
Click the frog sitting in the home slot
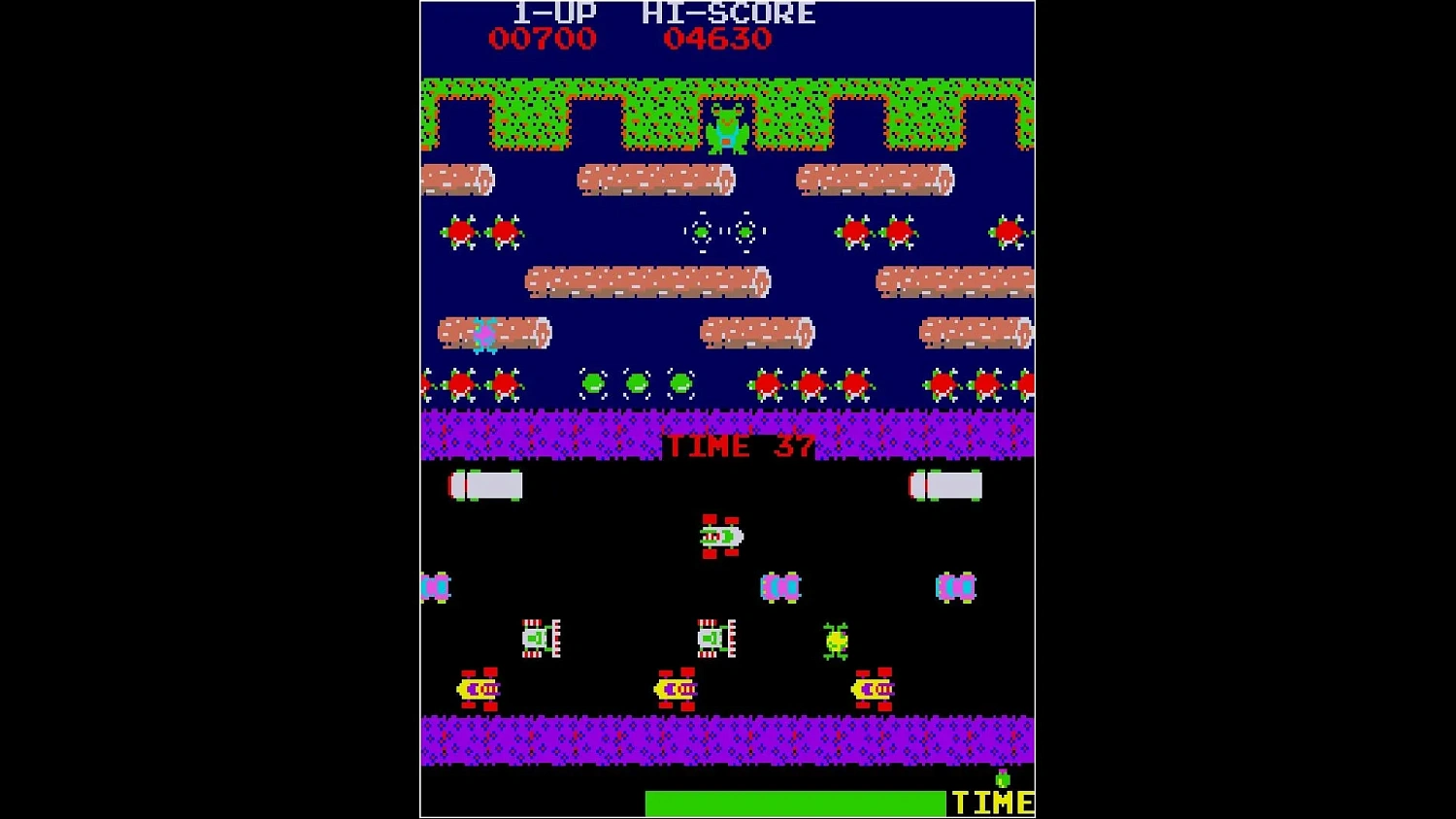pyautogui.click(x=726, y=131)
